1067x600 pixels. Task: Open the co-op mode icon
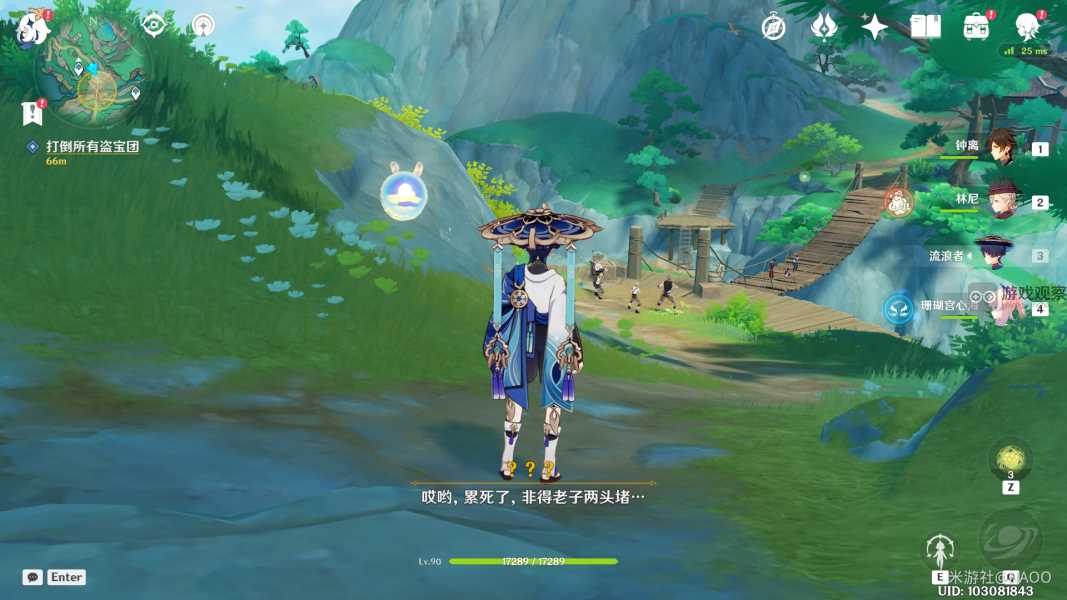tap(203, 24)
